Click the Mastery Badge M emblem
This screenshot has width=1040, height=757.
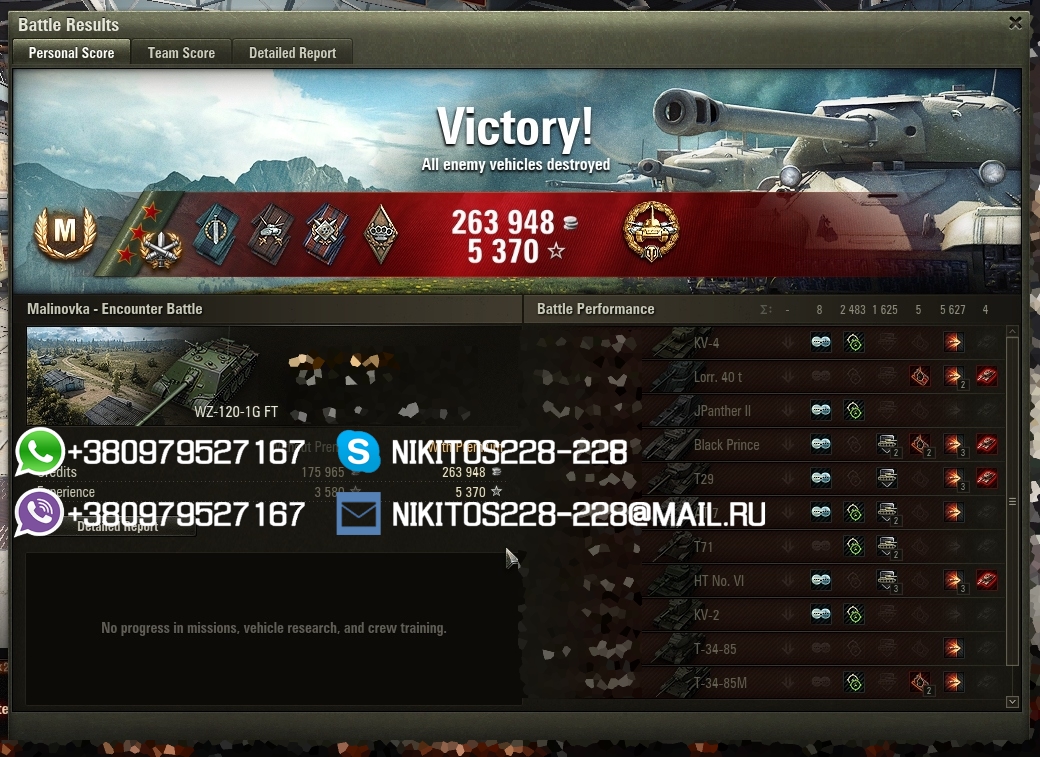64,233
